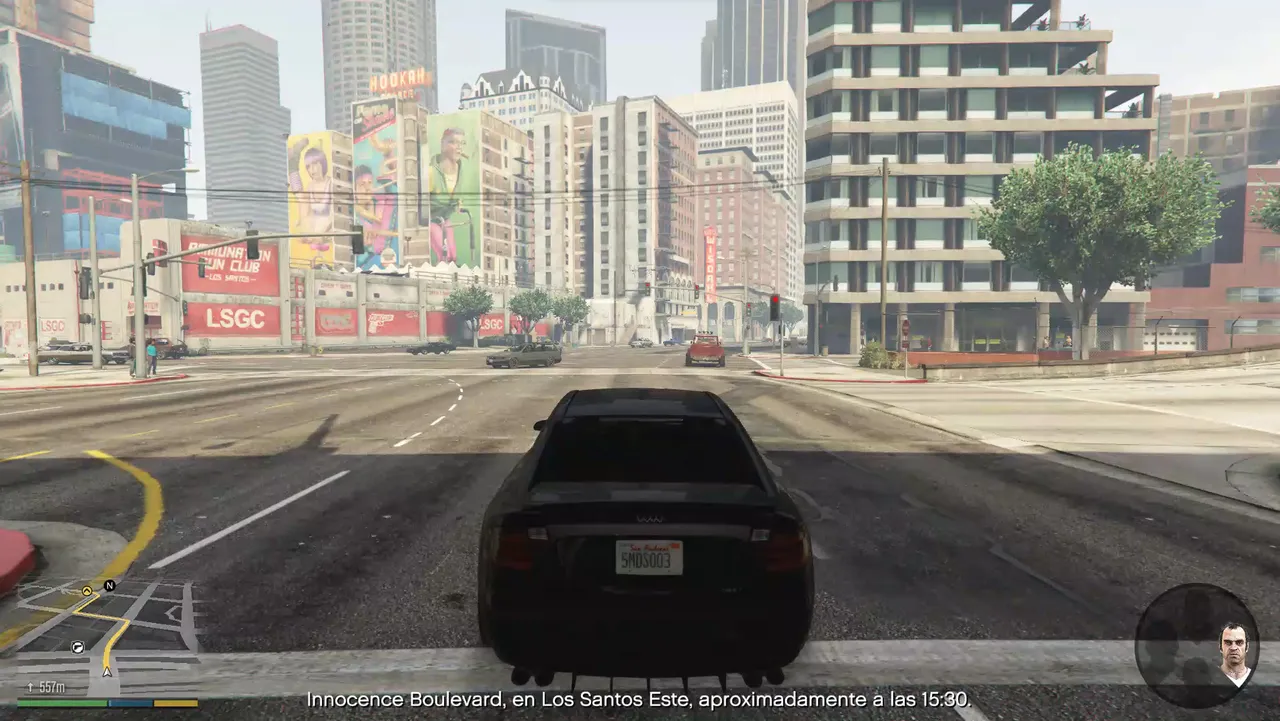This screenshot has height=721, width=1280.
Task: Click the north indicator on the minimap
Action: point(109,585)
